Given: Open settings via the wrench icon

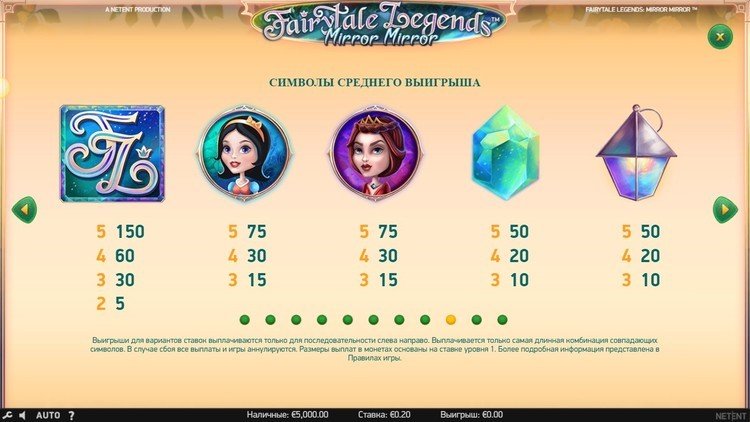Looking at the screenshot, I should (8, 415).
